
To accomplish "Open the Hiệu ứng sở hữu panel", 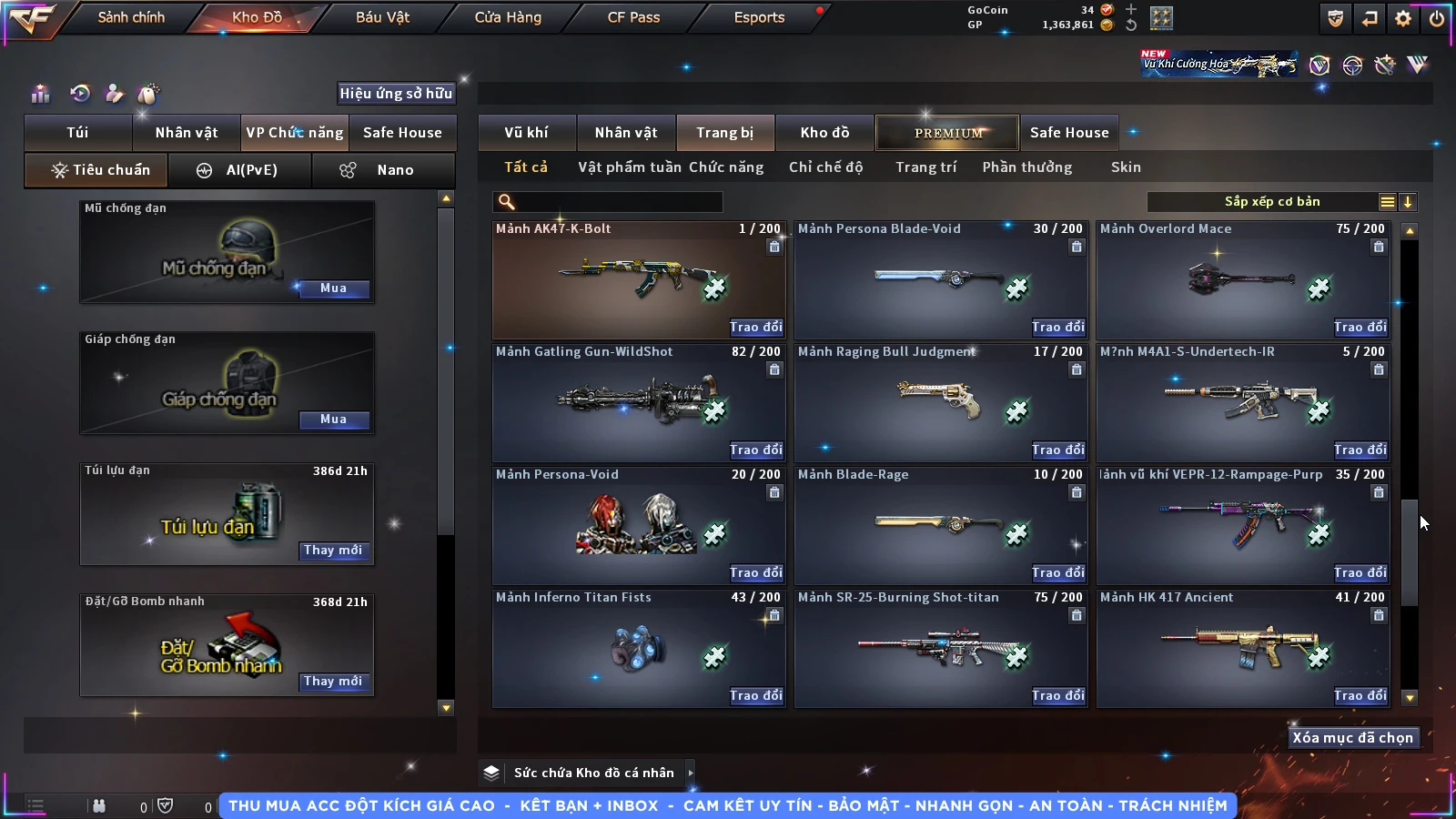I will 396,93.
